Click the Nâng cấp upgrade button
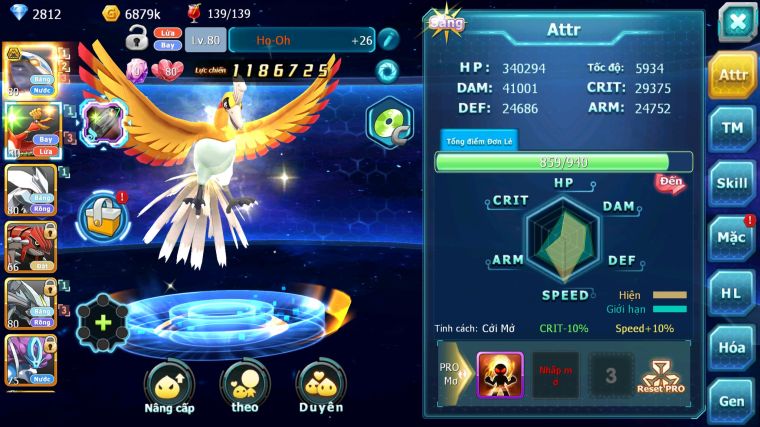 [x=168, y=386]
